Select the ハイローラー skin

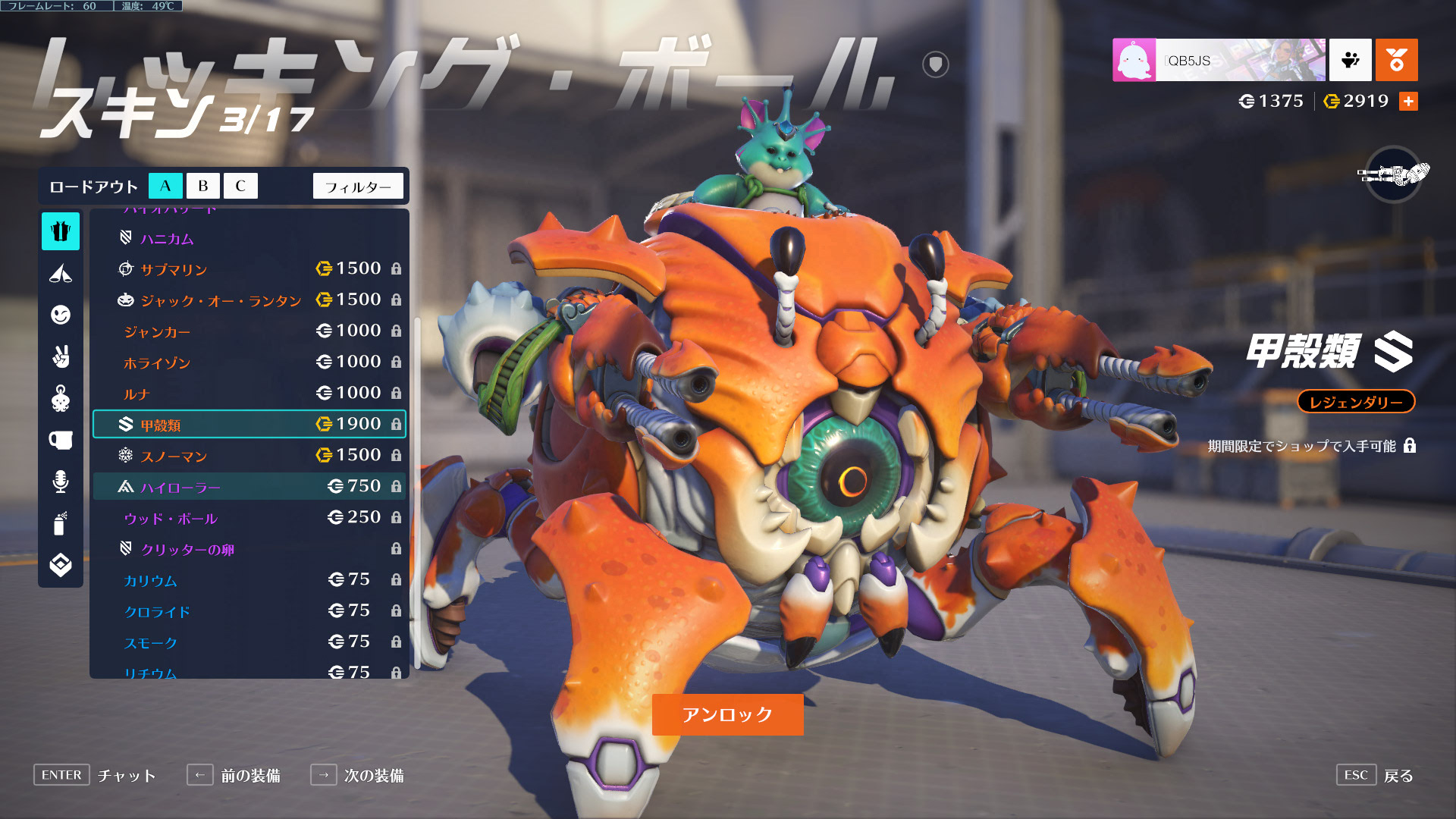[249, 487]
